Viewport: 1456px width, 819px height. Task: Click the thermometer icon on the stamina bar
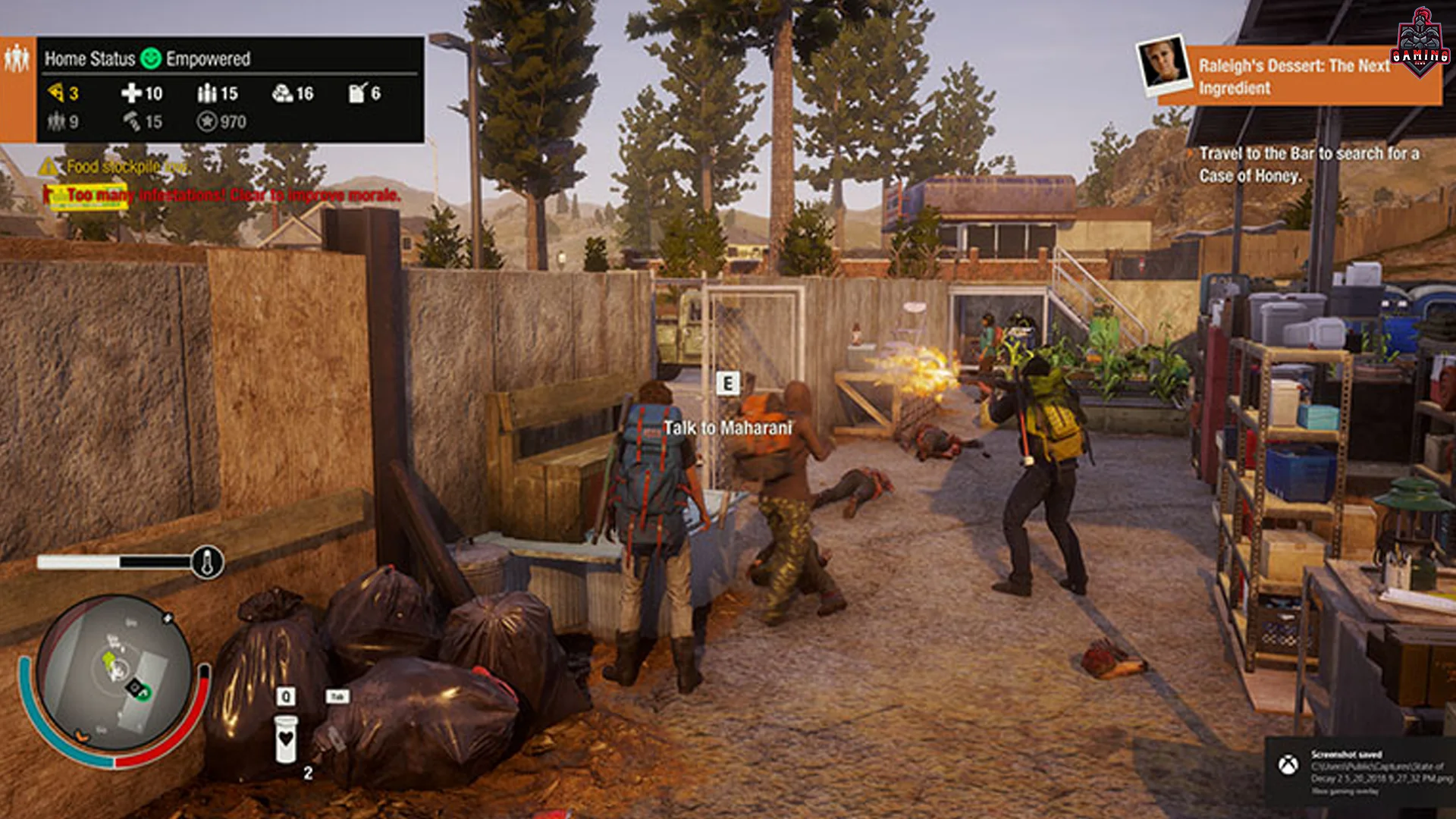click(209, 561)
